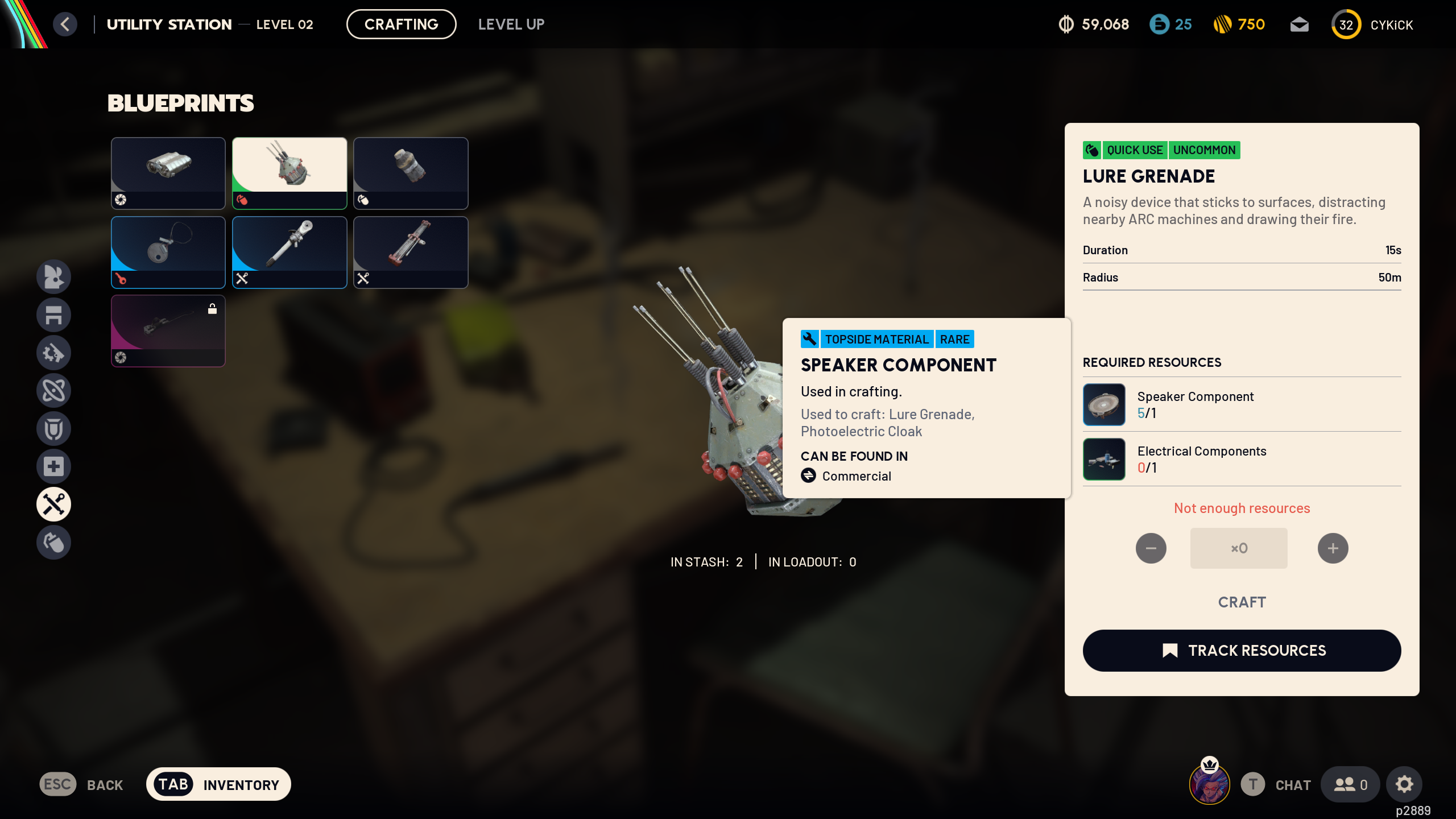
Task: Open the atom/science category in the sidebar
Action: click(53, 391)
